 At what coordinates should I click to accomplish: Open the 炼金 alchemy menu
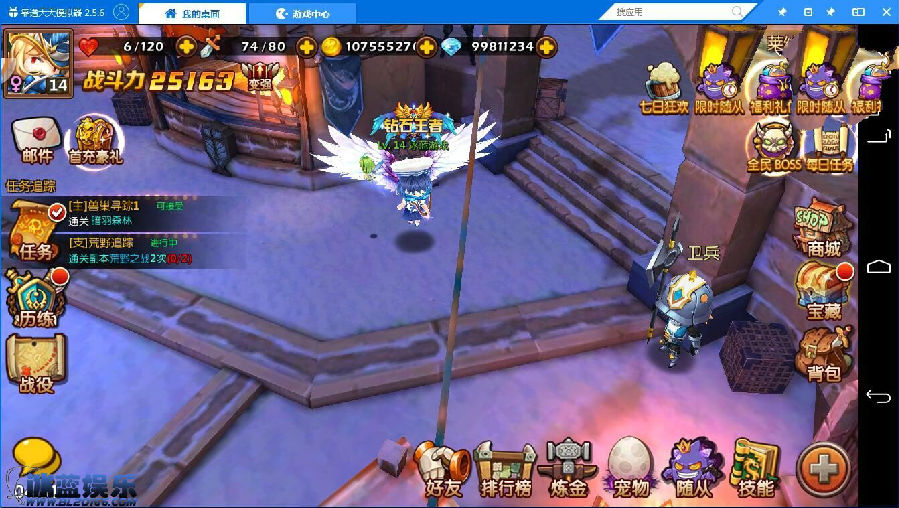[x=567, y=468]
